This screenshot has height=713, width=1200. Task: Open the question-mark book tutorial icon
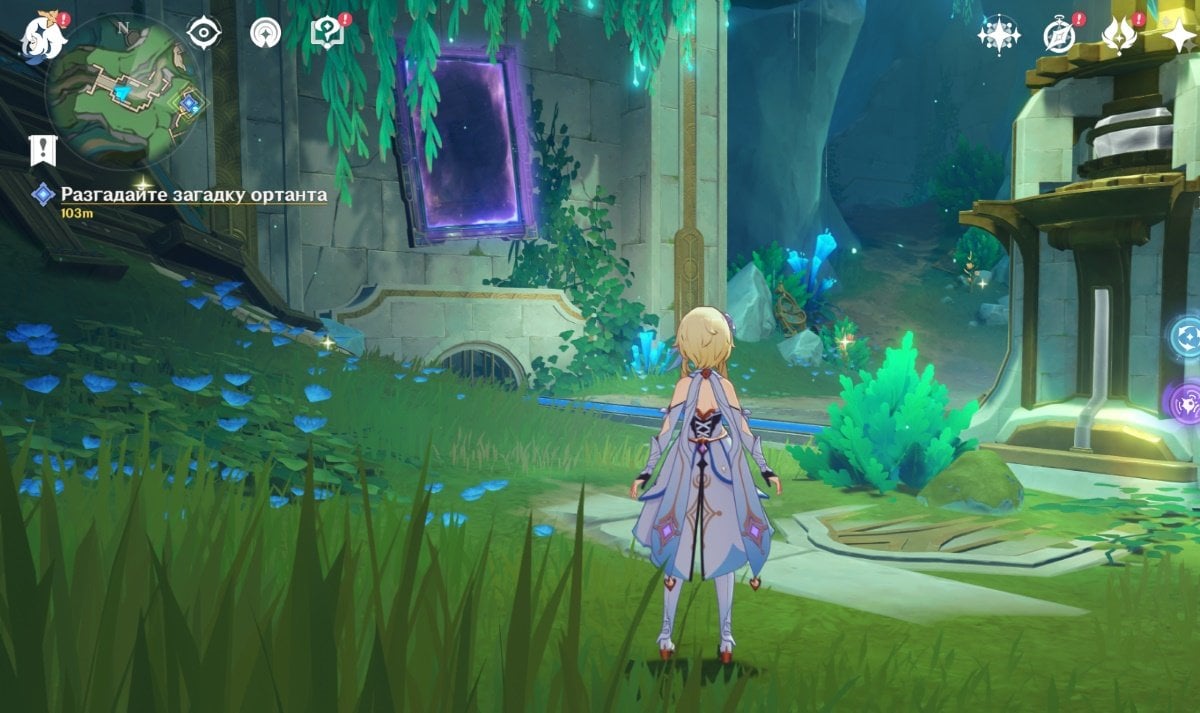[327, 34]
